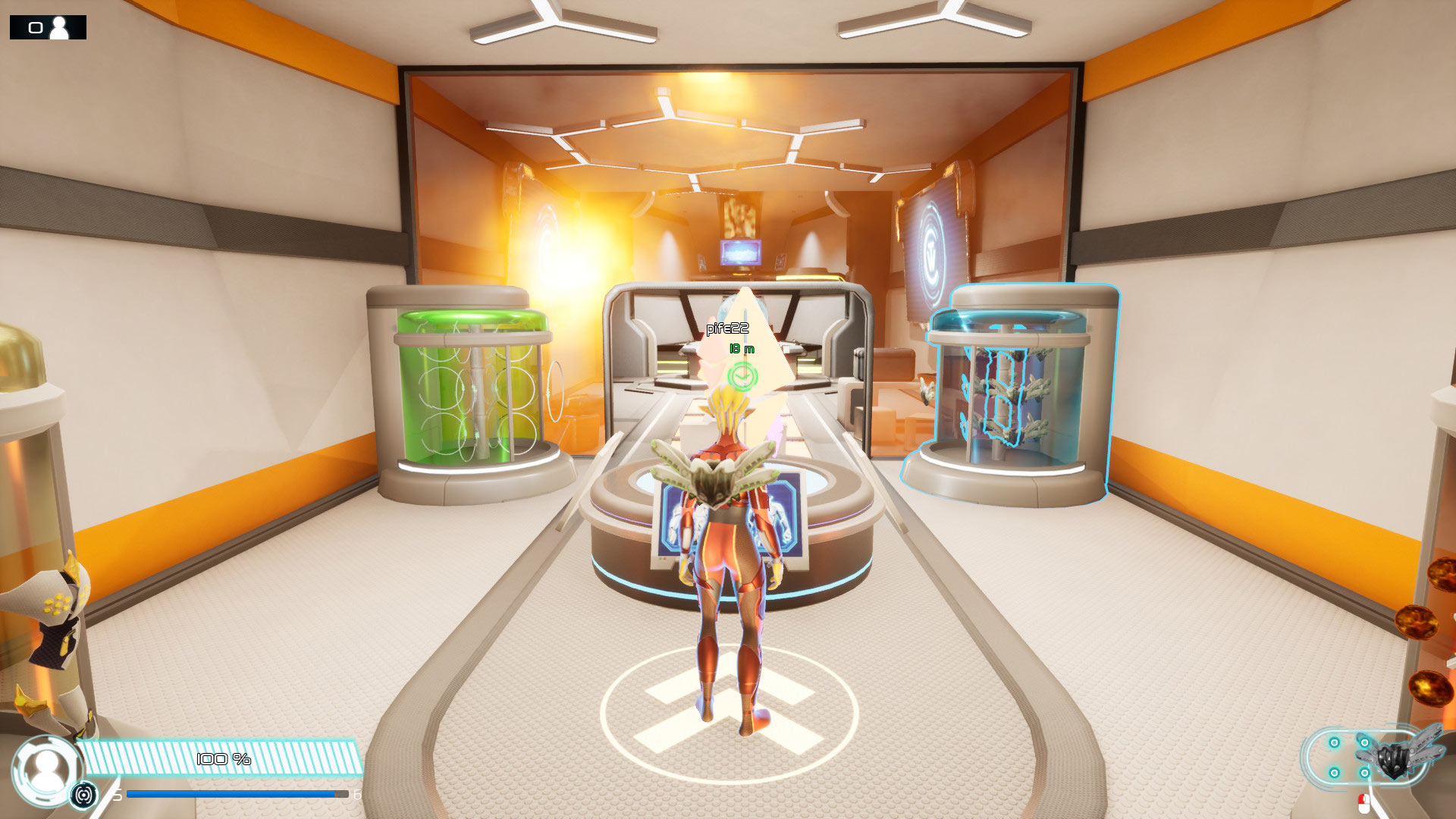Click the player count indicator badge
Viewport: 1456px width, 819px height.
48,28
